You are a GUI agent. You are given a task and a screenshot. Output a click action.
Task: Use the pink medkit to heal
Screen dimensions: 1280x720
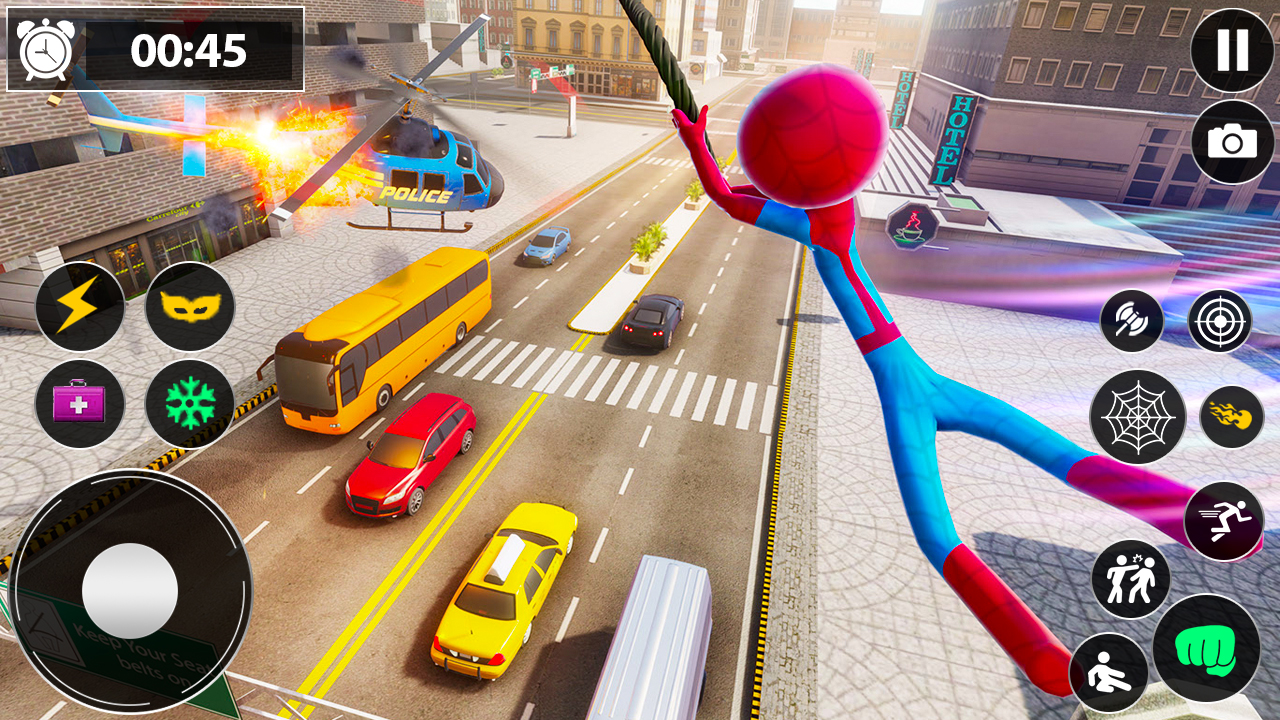click(x=80, y=405)
